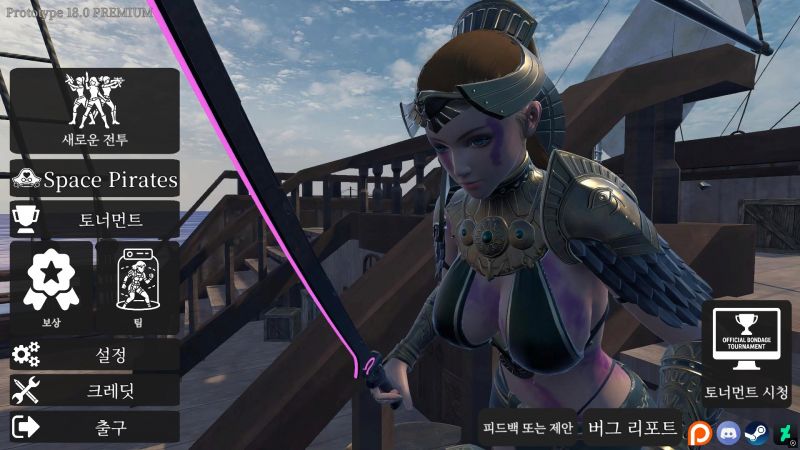Open the Patreon link icon
This screenshot has width=800, height=450.
pos(698,433)
